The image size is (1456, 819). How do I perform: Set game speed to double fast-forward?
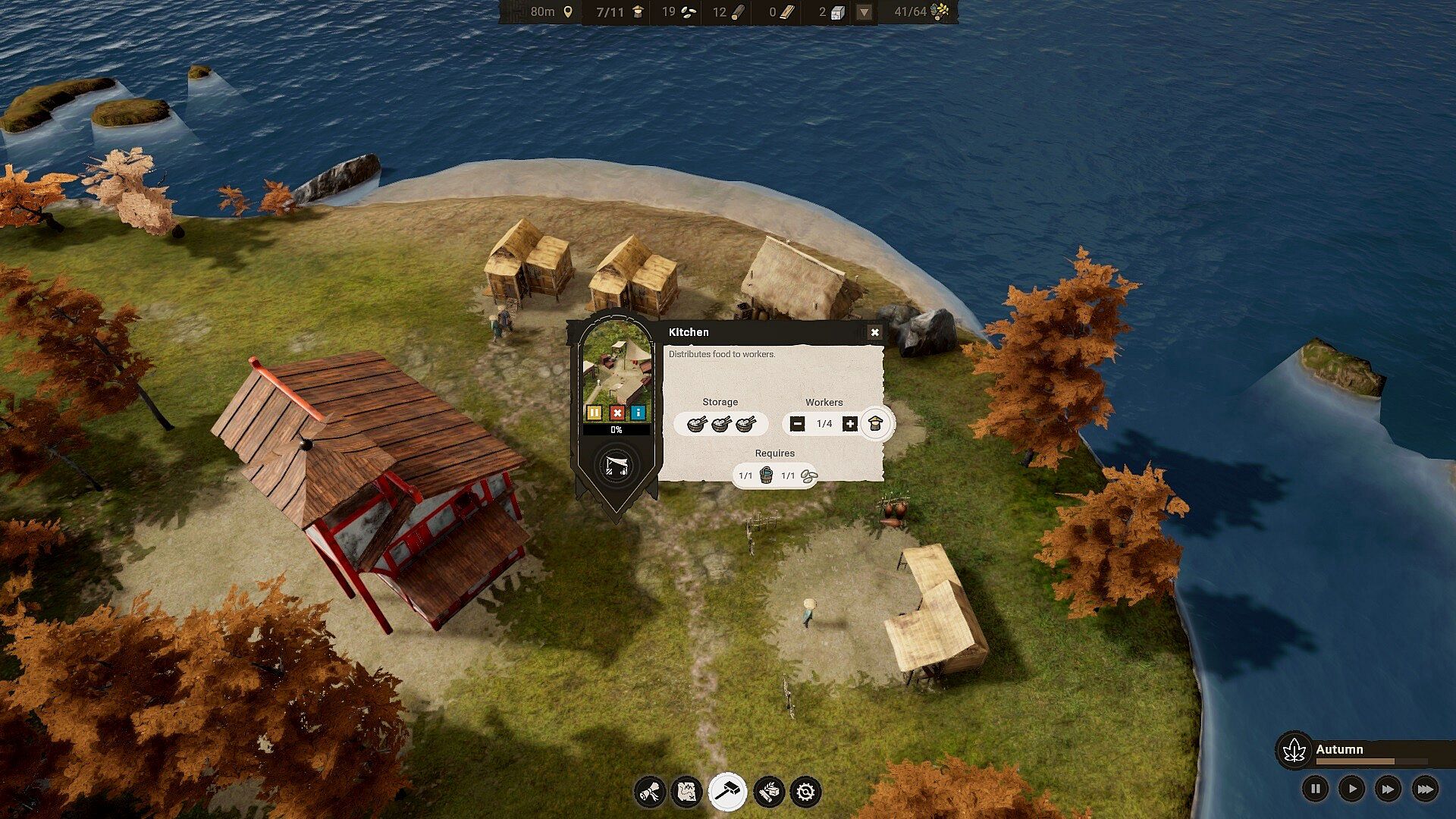(1389, 789)
